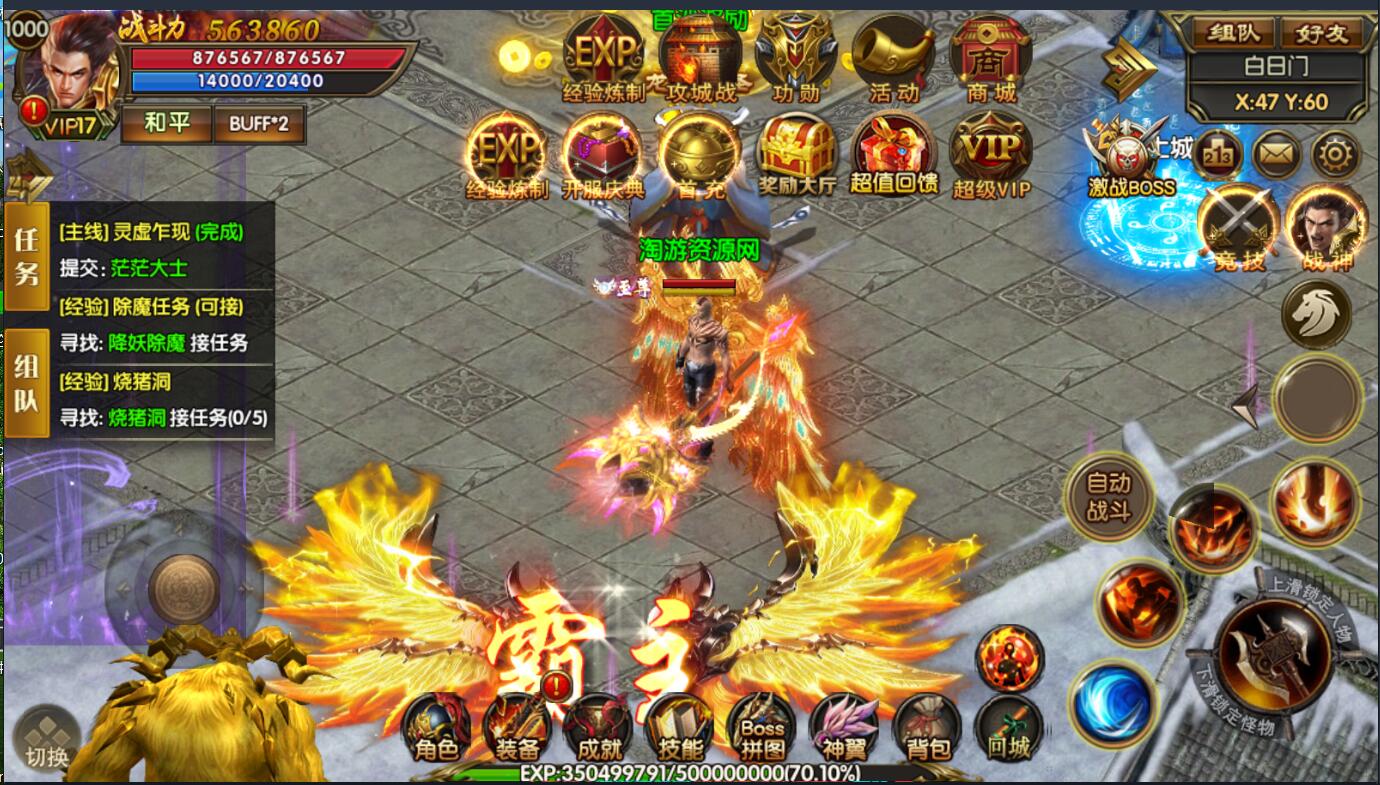Open the 好友 friends list
The width and height of the screenshot is (1380, 785).
click(1322, 33)
